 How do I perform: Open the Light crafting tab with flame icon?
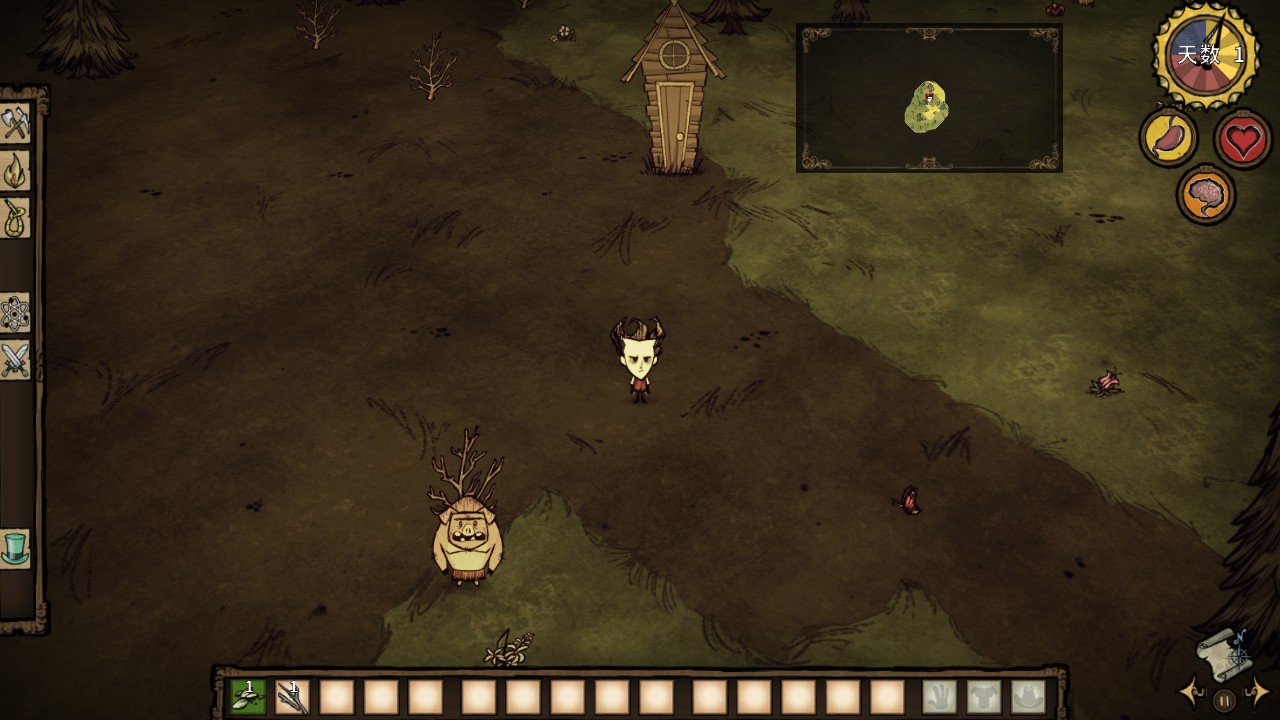tap(15, 171)
